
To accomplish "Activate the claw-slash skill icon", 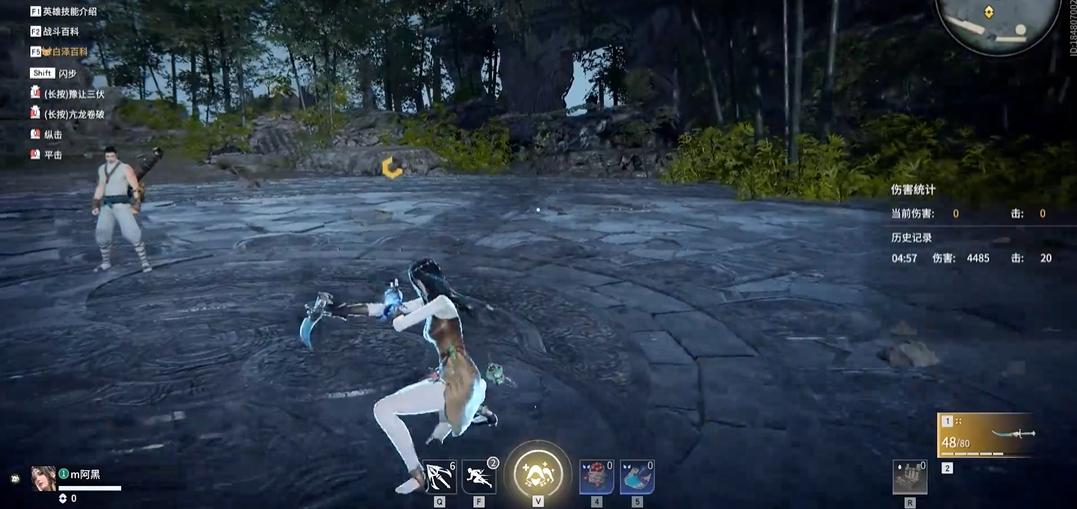I will (x=440, y=477).
